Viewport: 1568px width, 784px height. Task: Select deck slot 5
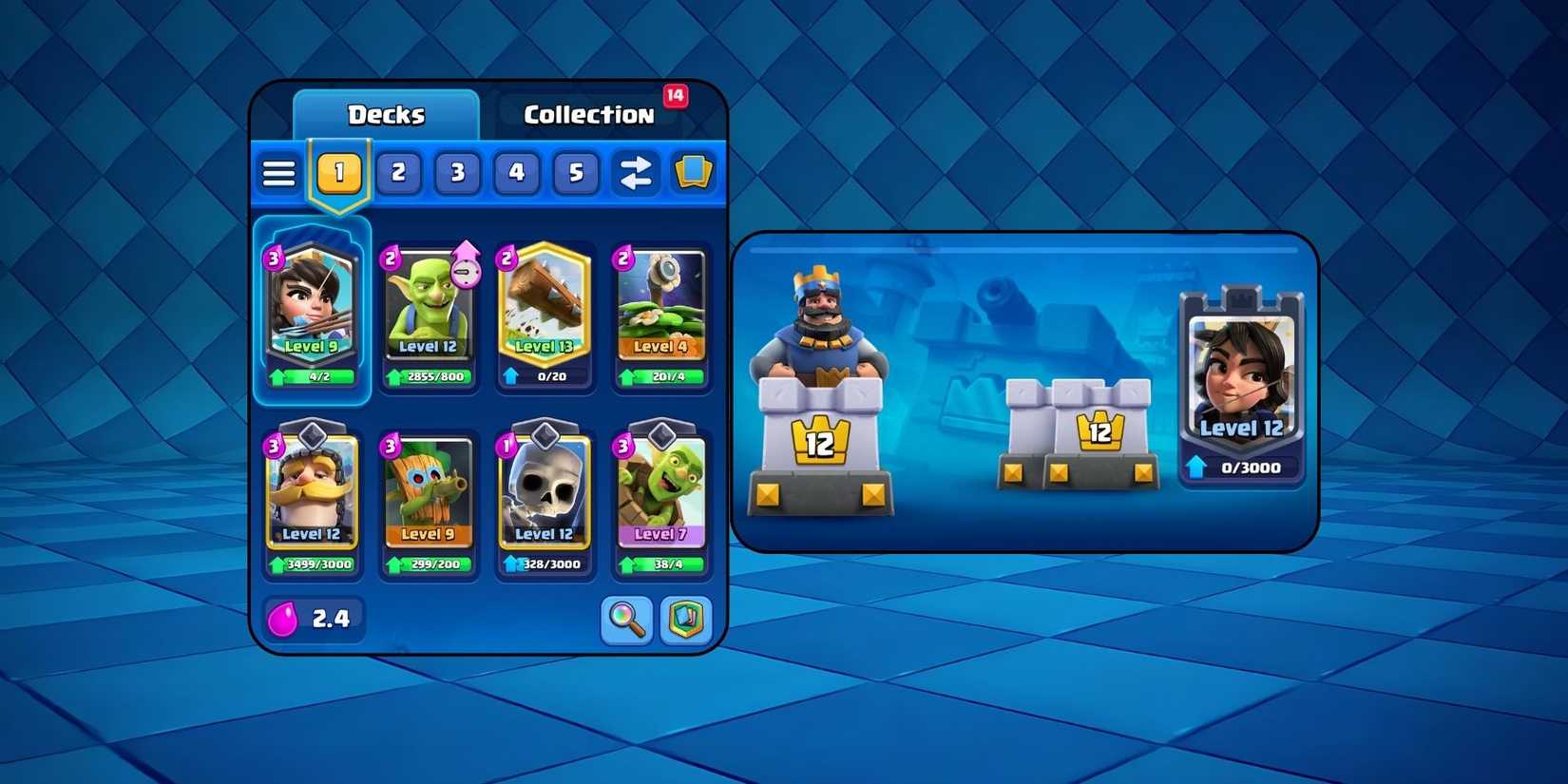click(x=575, y=173)
